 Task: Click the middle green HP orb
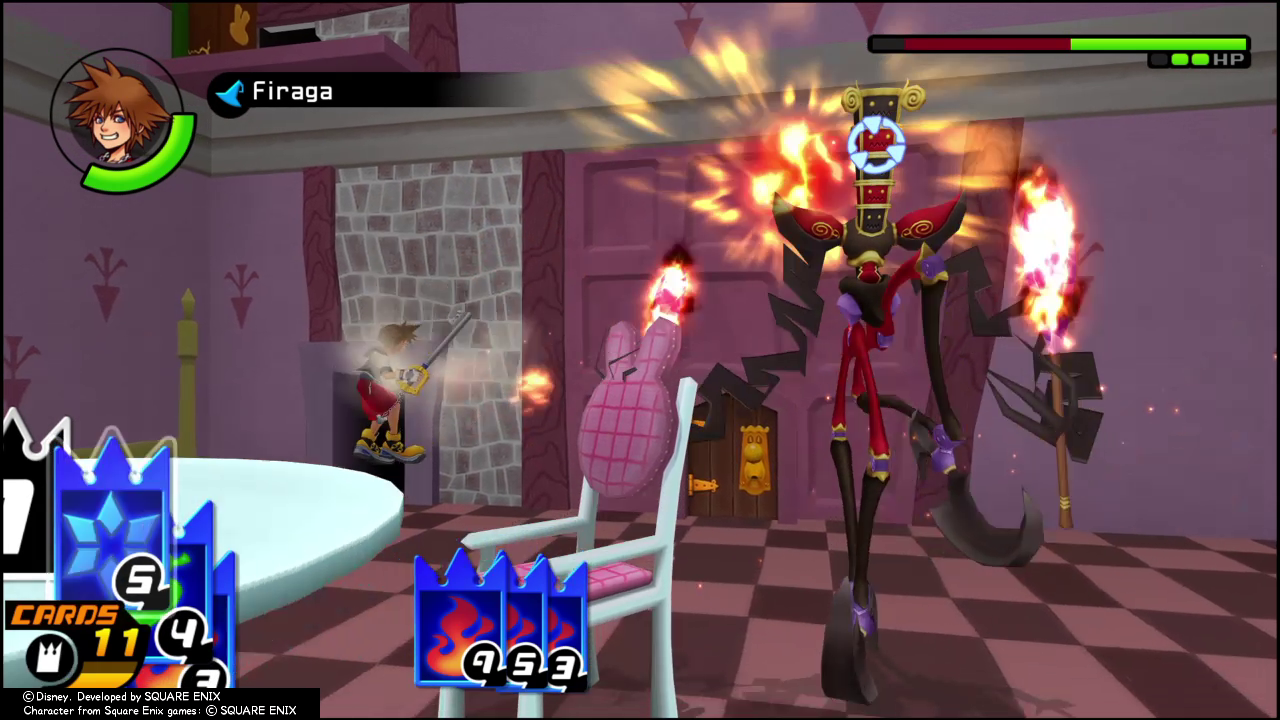point(1181,60)
